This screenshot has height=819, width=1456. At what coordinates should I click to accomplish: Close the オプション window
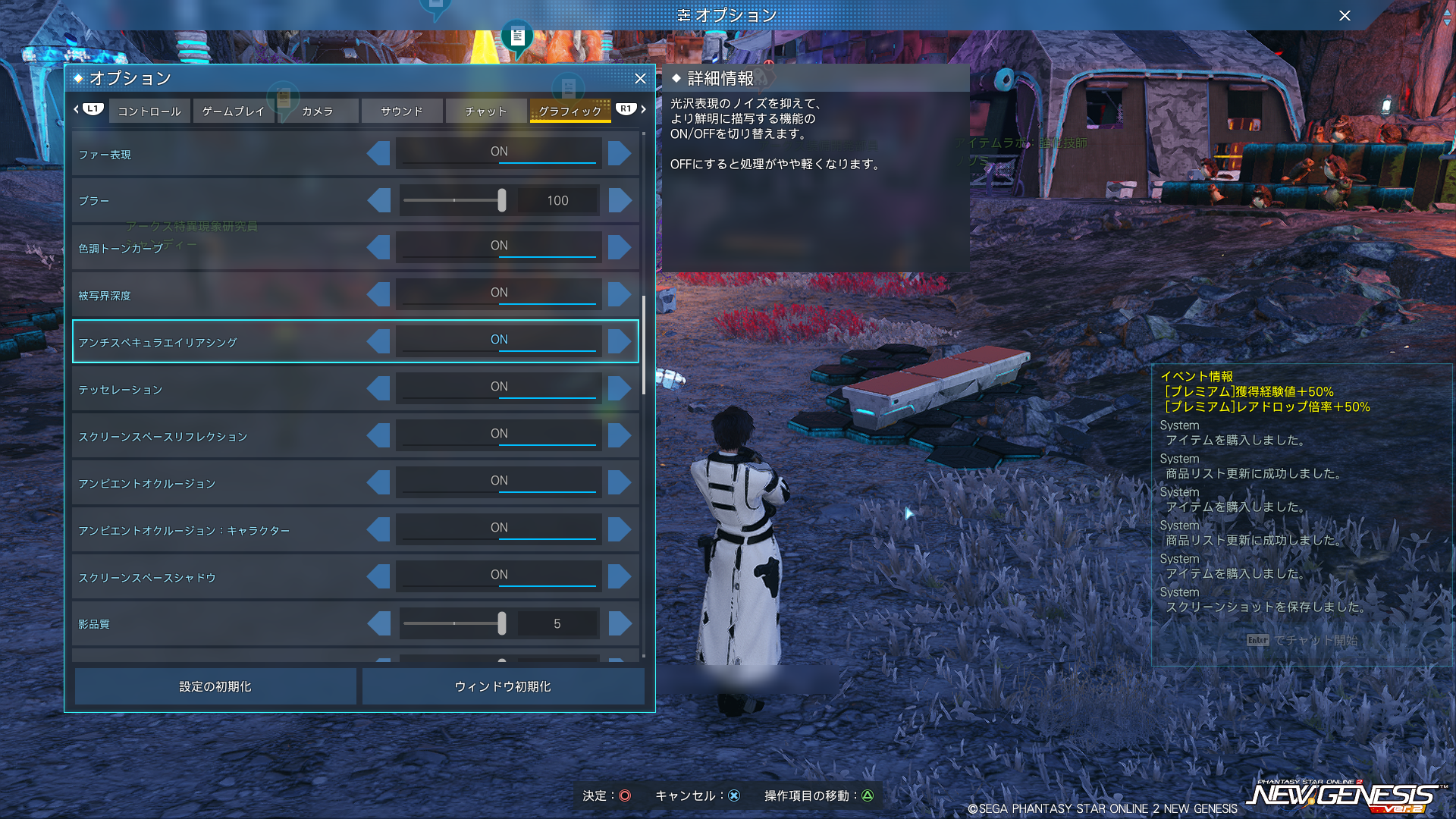[x=640, y=78]
